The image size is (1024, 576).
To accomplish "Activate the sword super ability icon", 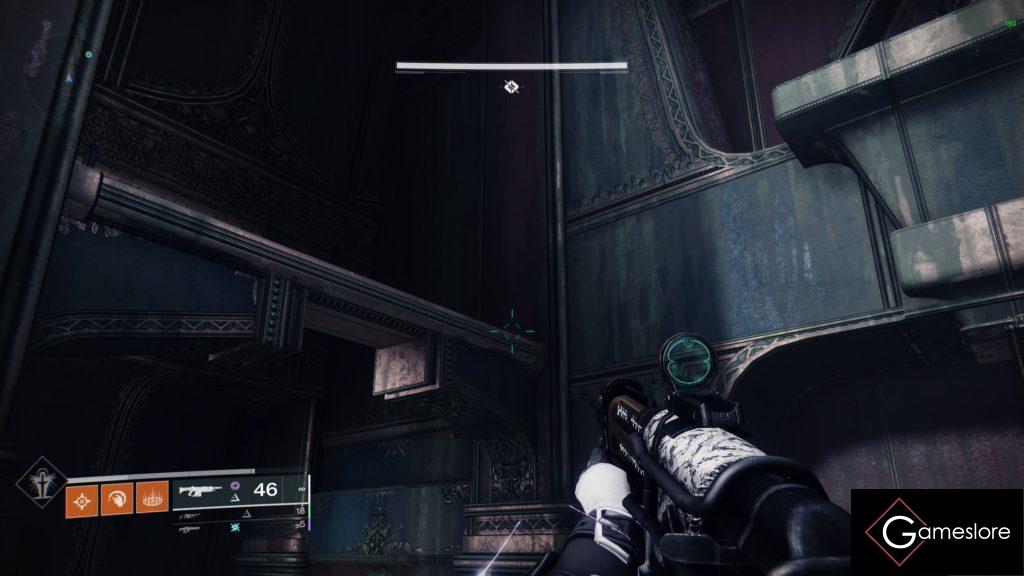I will tap(41, 484).
